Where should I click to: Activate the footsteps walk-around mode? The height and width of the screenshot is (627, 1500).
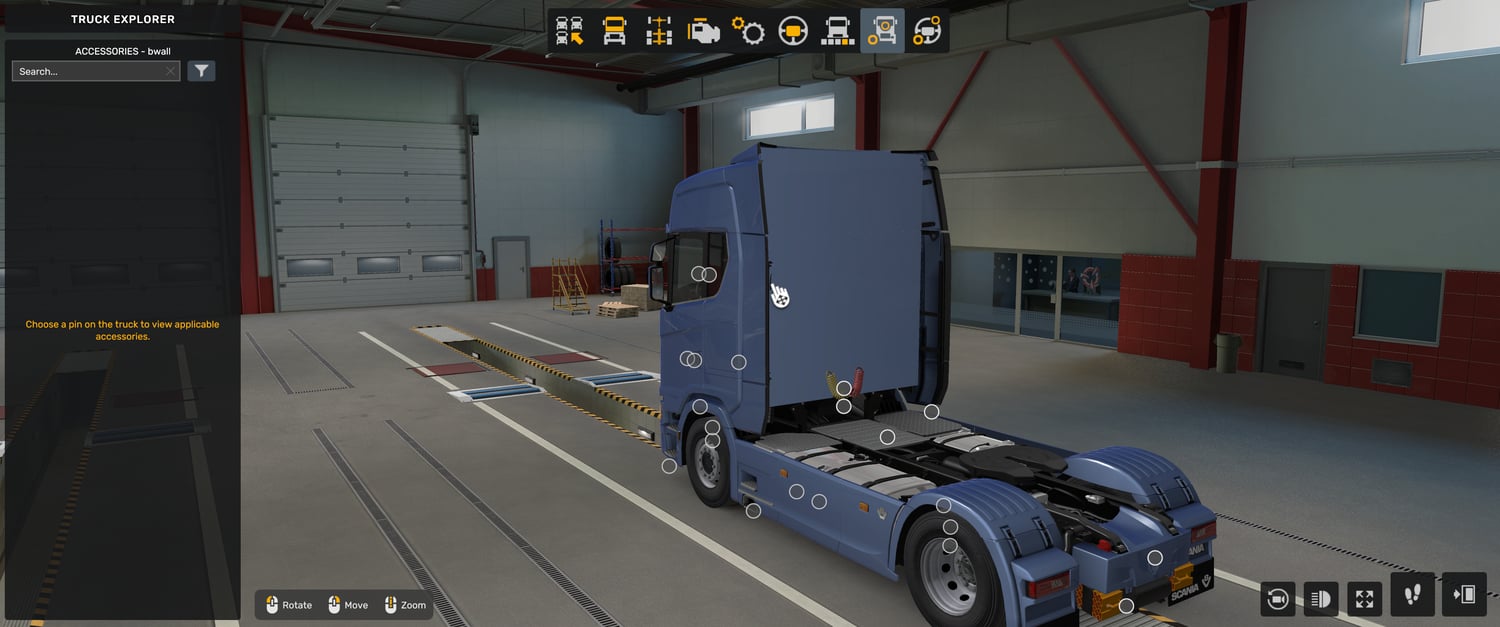click(x=1412, y=595)
